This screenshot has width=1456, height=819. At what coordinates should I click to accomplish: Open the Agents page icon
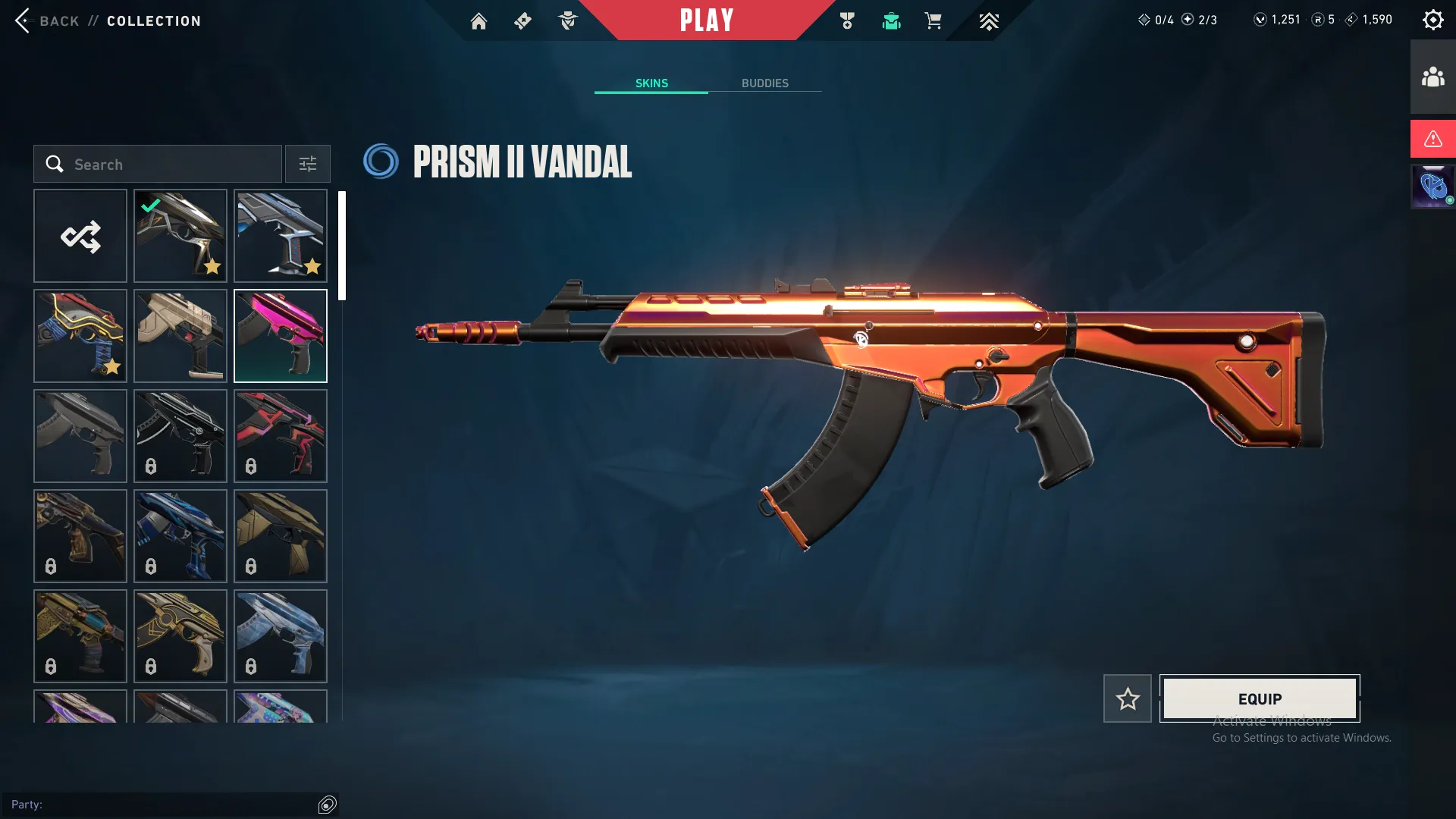[567, 20]
